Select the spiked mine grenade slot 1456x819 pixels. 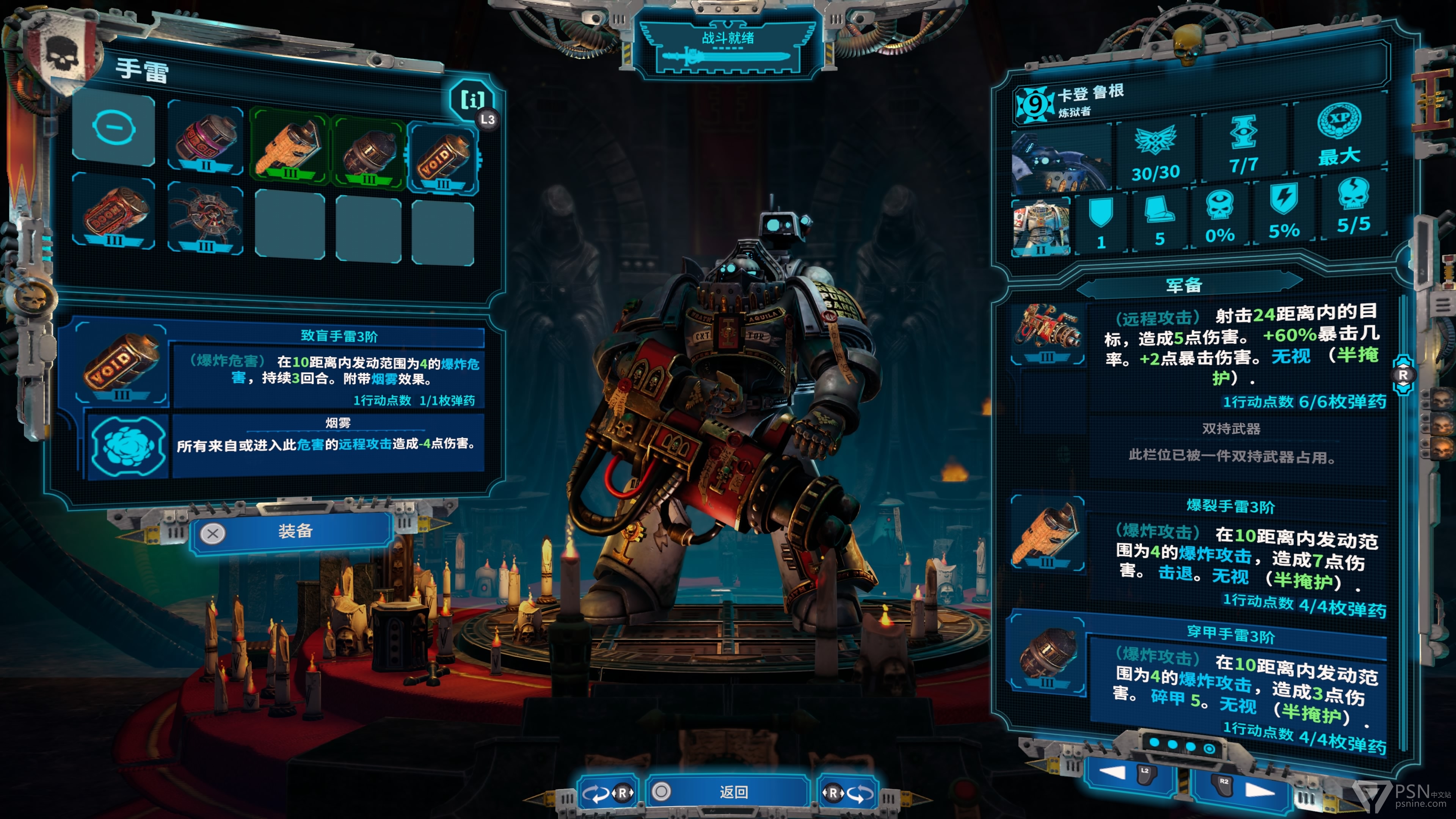[205, 218]
